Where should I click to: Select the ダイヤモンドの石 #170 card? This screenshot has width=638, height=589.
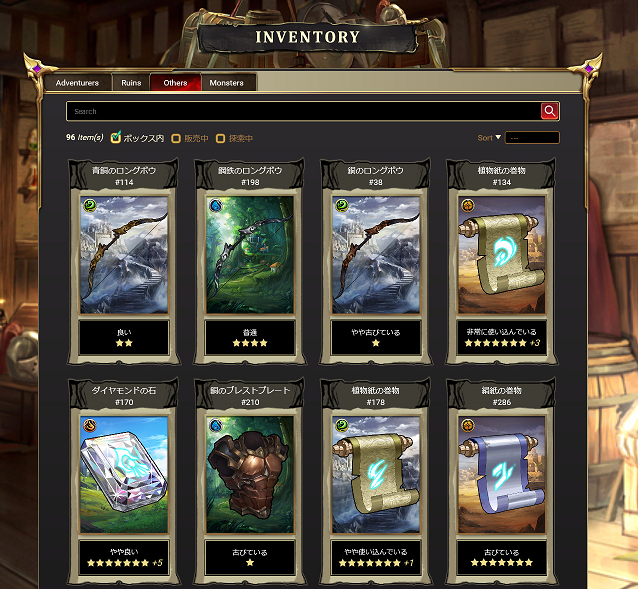pos(124,476)
